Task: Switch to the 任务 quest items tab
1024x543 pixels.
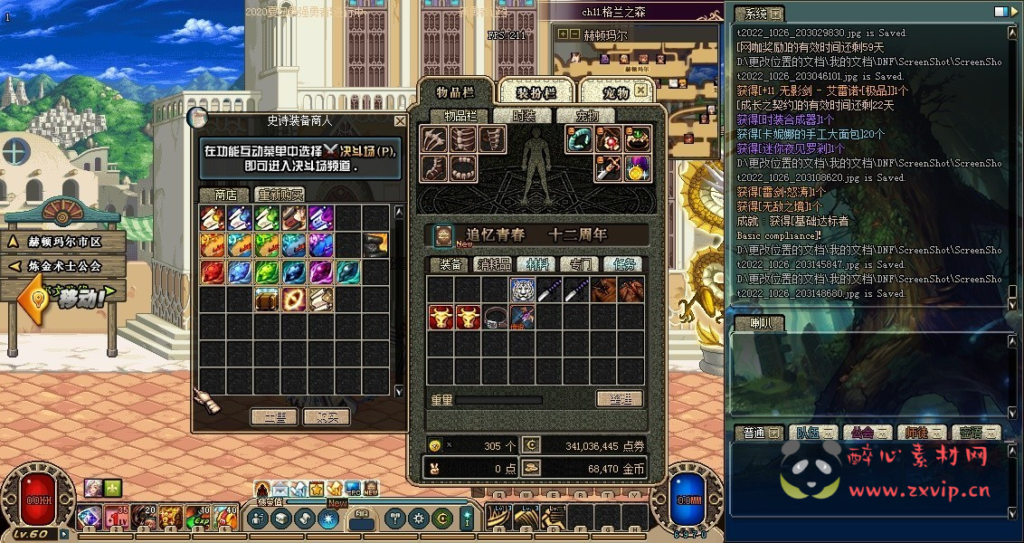Action: click(622, 264)
